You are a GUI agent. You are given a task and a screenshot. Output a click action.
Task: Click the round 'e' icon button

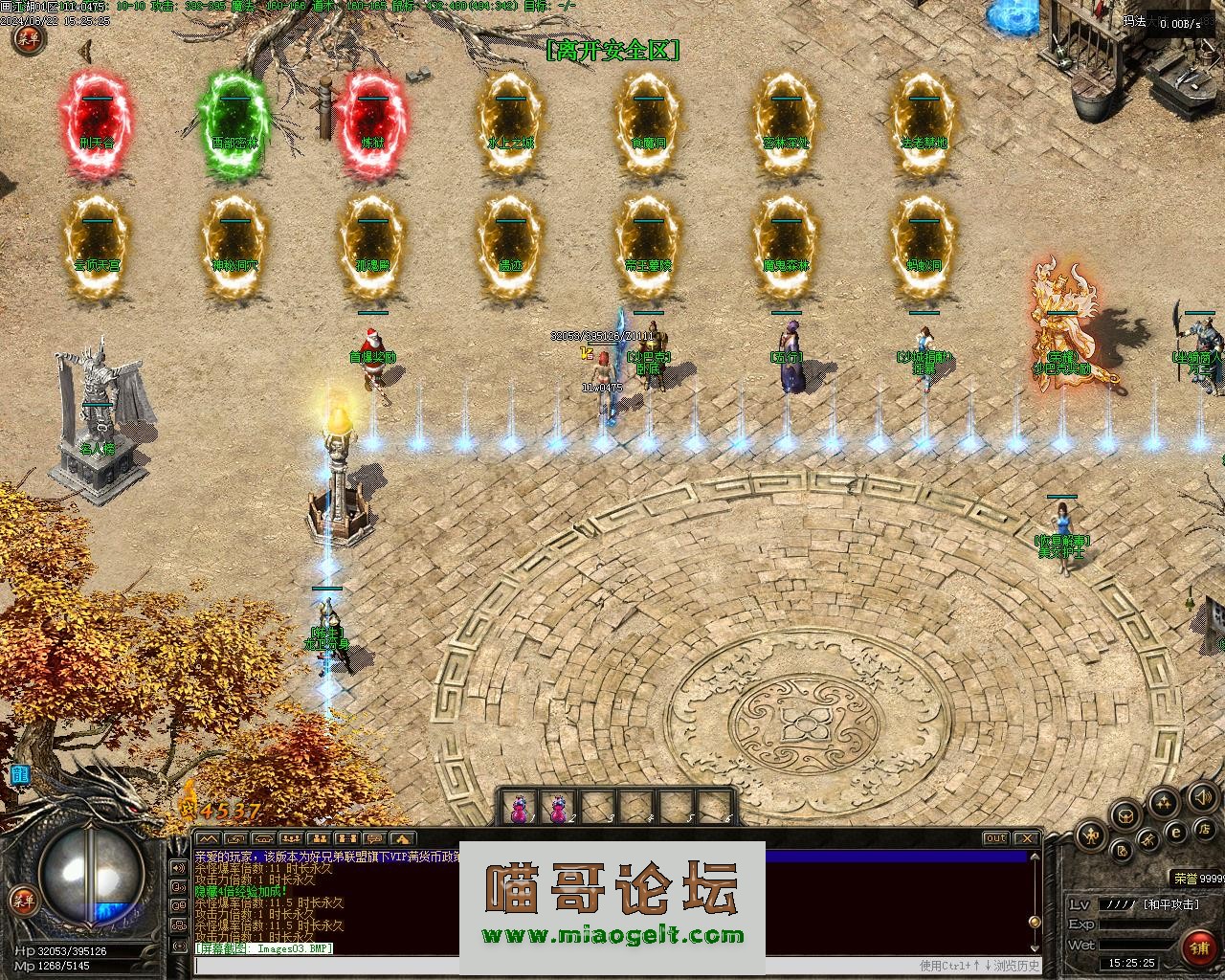click(x=1176, y=832)
